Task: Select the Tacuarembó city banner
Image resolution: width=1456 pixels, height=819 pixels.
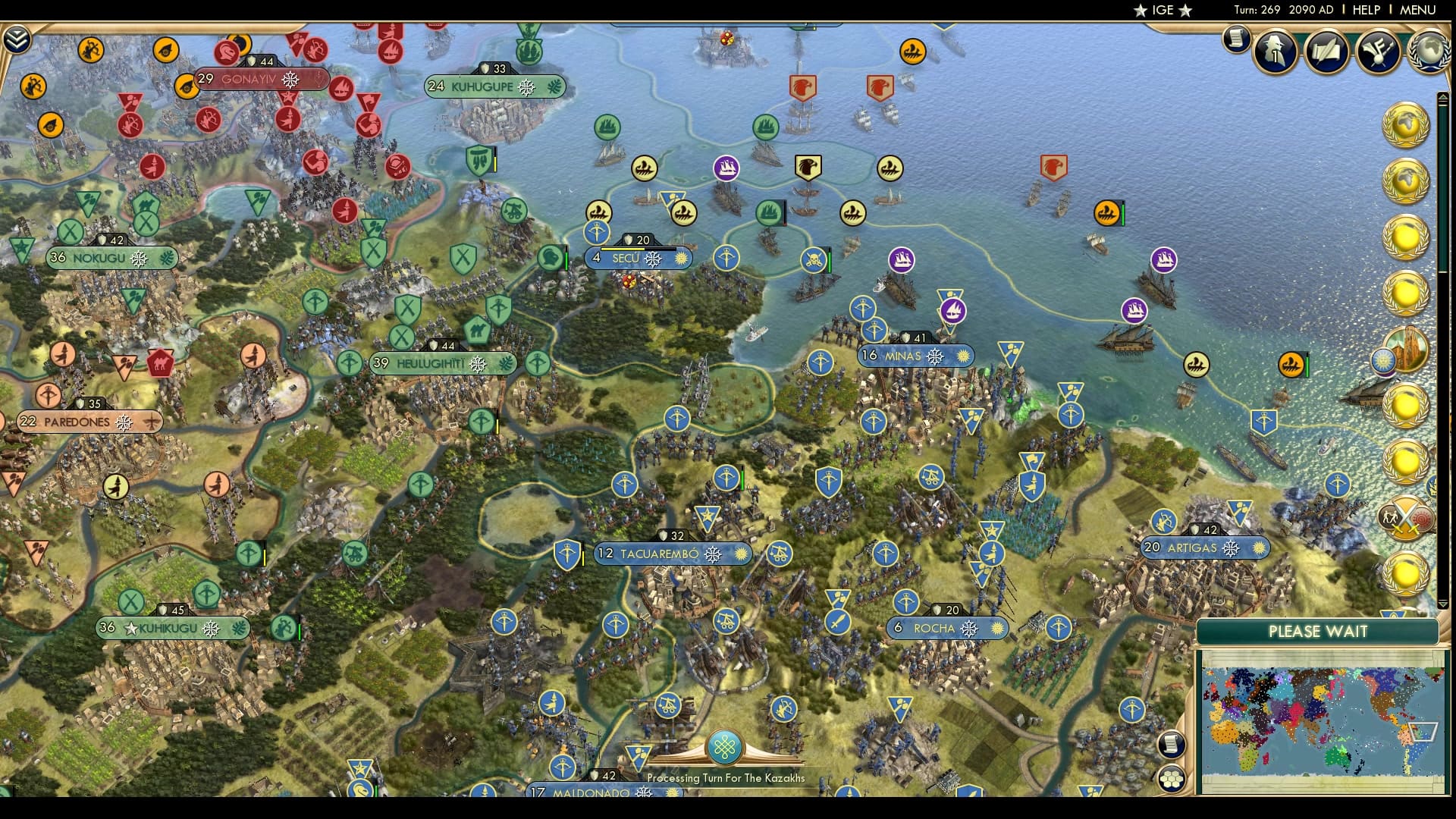Action: [x=658, y=554]
